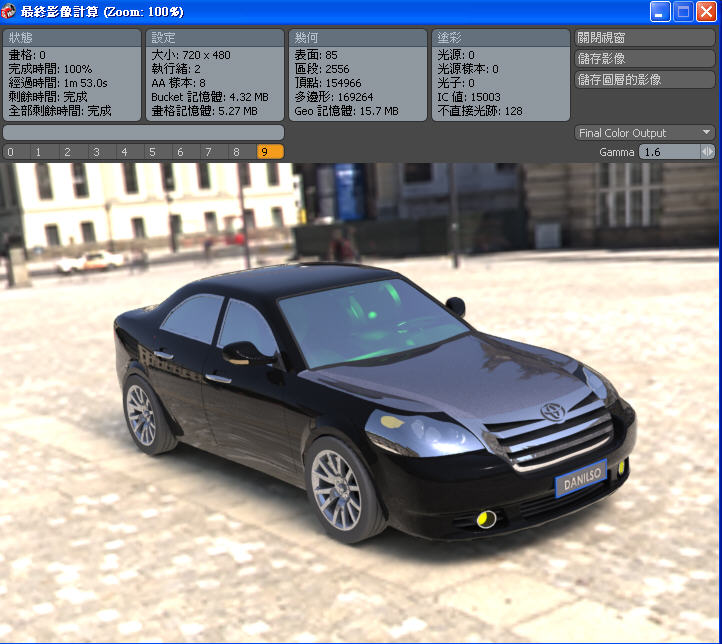Viewport: 722px width, 644px height.
Task: Switch to render slot 8
Action: (x=236, y=152)
